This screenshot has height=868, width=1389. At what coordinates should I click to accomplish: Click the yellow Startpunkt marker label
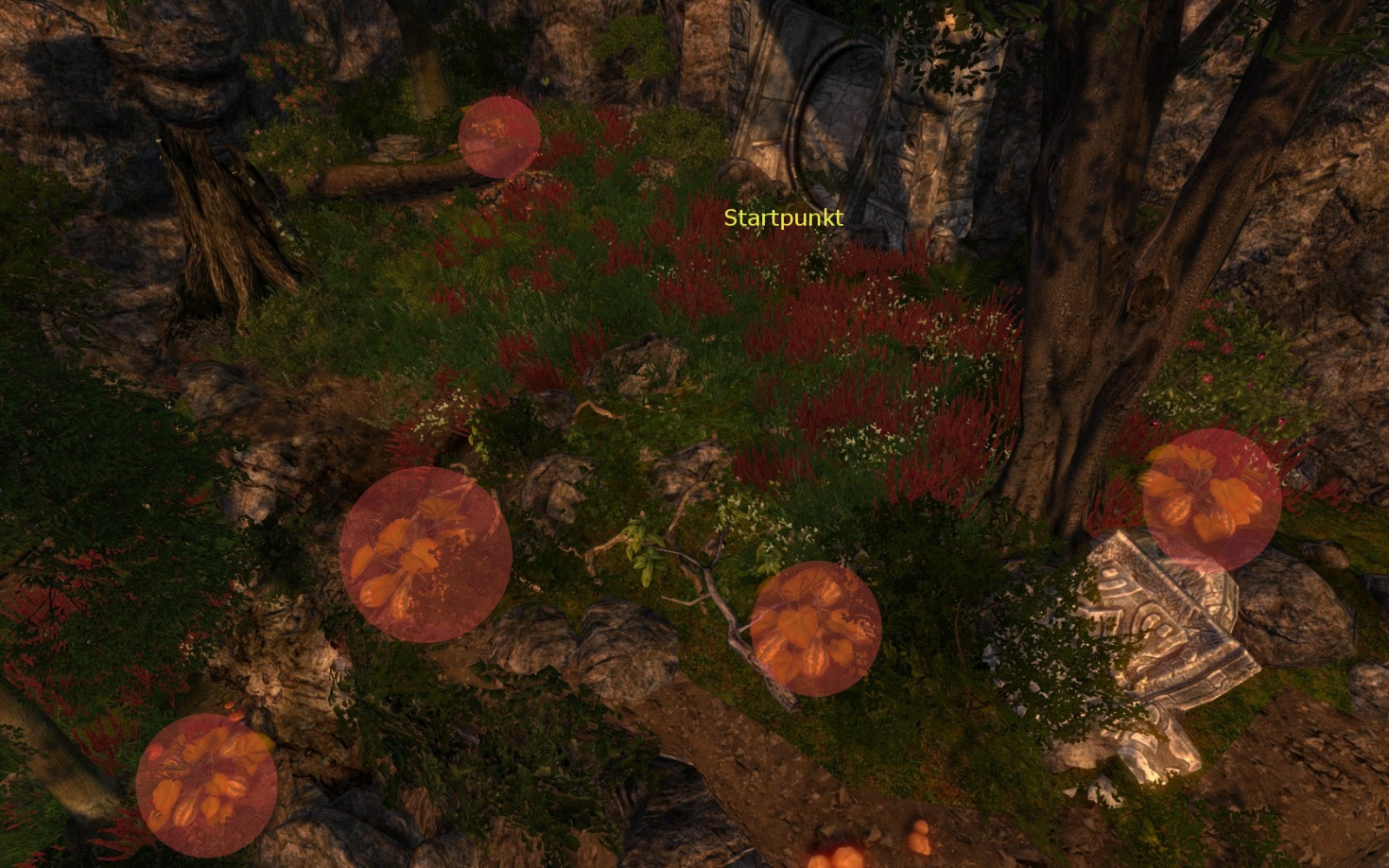tap(783, 218)
